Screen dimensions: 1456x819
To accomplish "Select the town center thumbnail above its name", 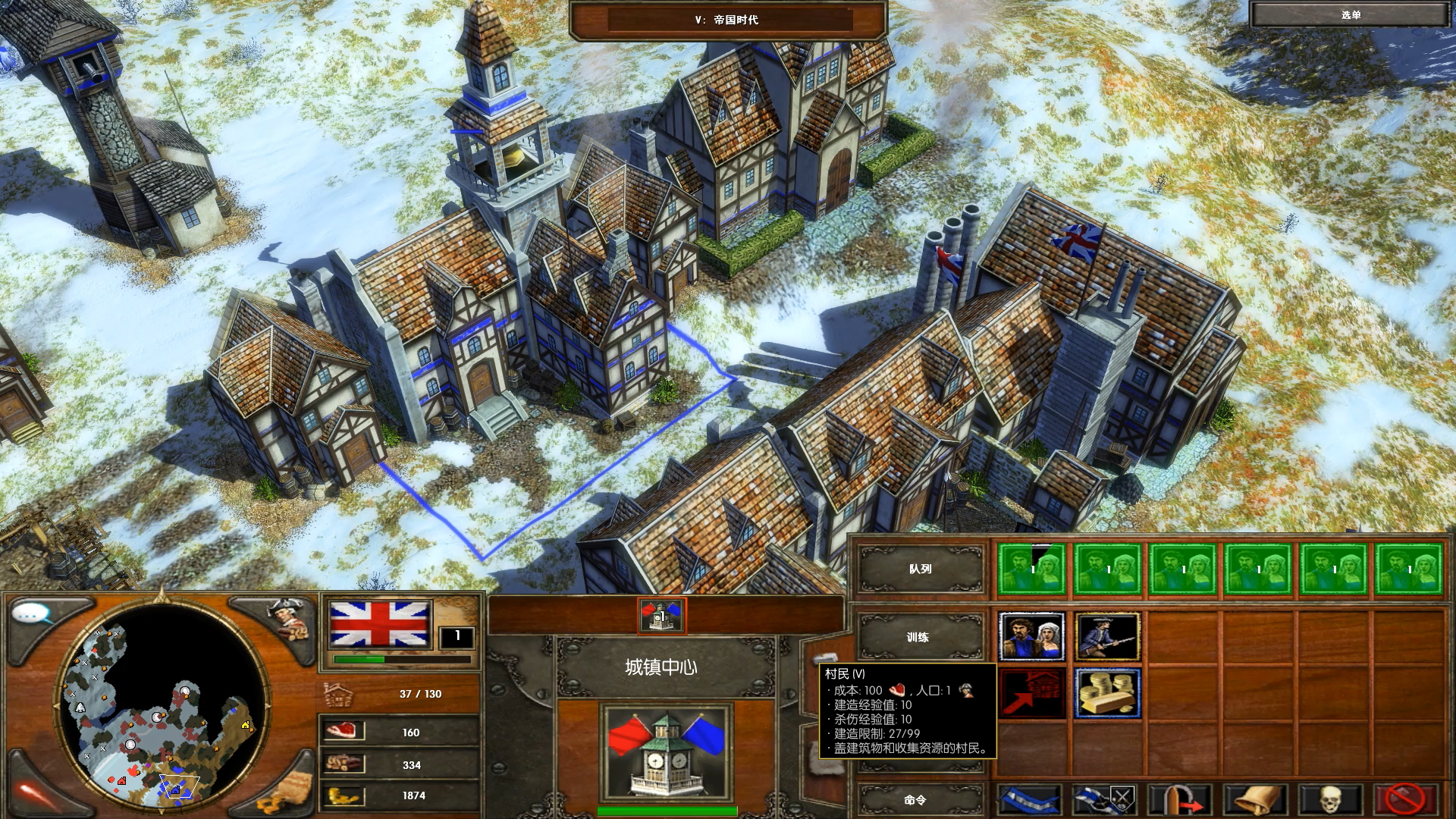I will 662,617.
